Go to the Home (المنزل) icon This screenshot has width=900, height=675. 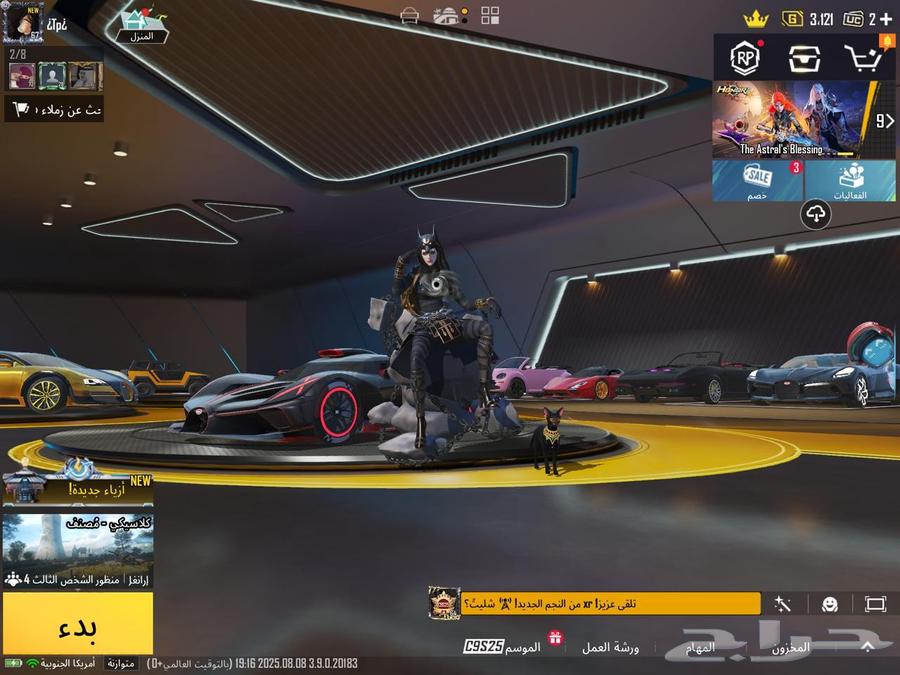pos(143,26)
